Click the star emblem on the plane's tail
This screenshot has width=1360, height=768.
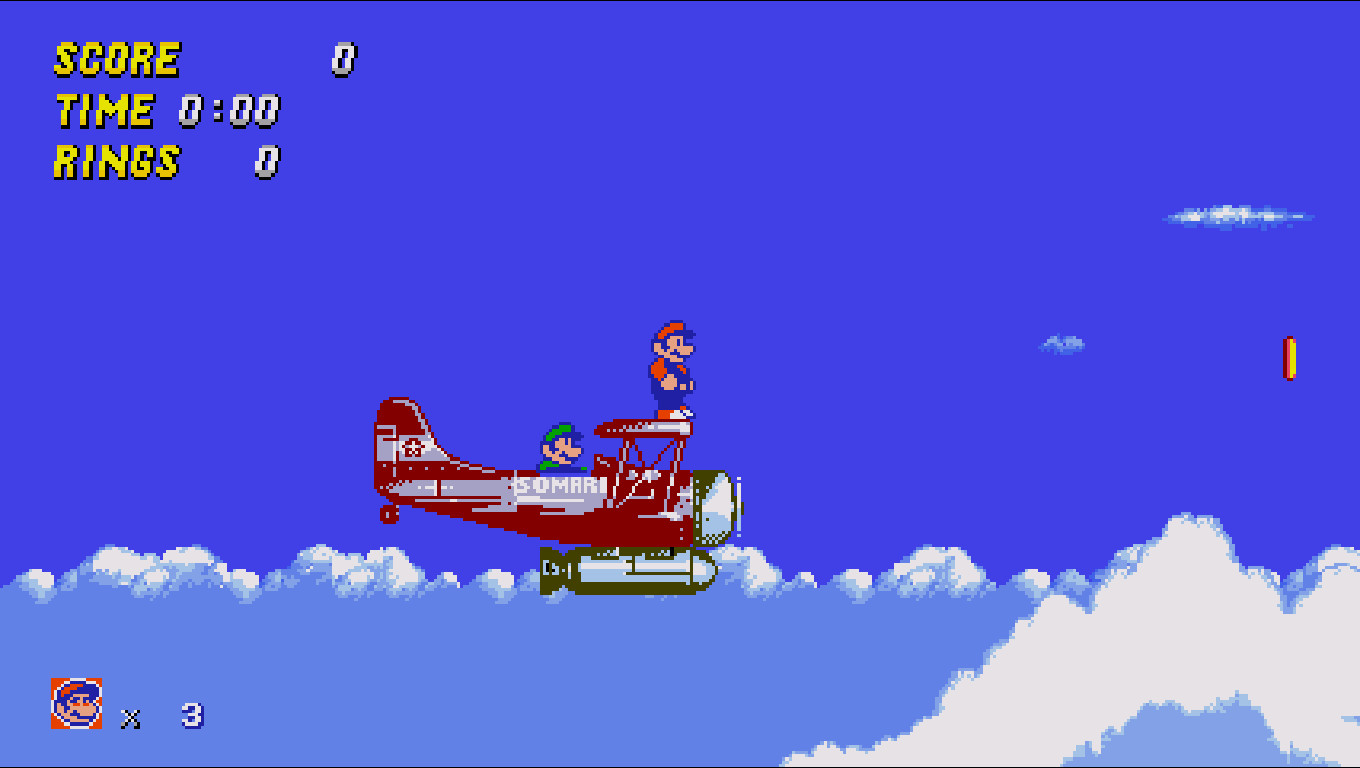coord(413,448)
